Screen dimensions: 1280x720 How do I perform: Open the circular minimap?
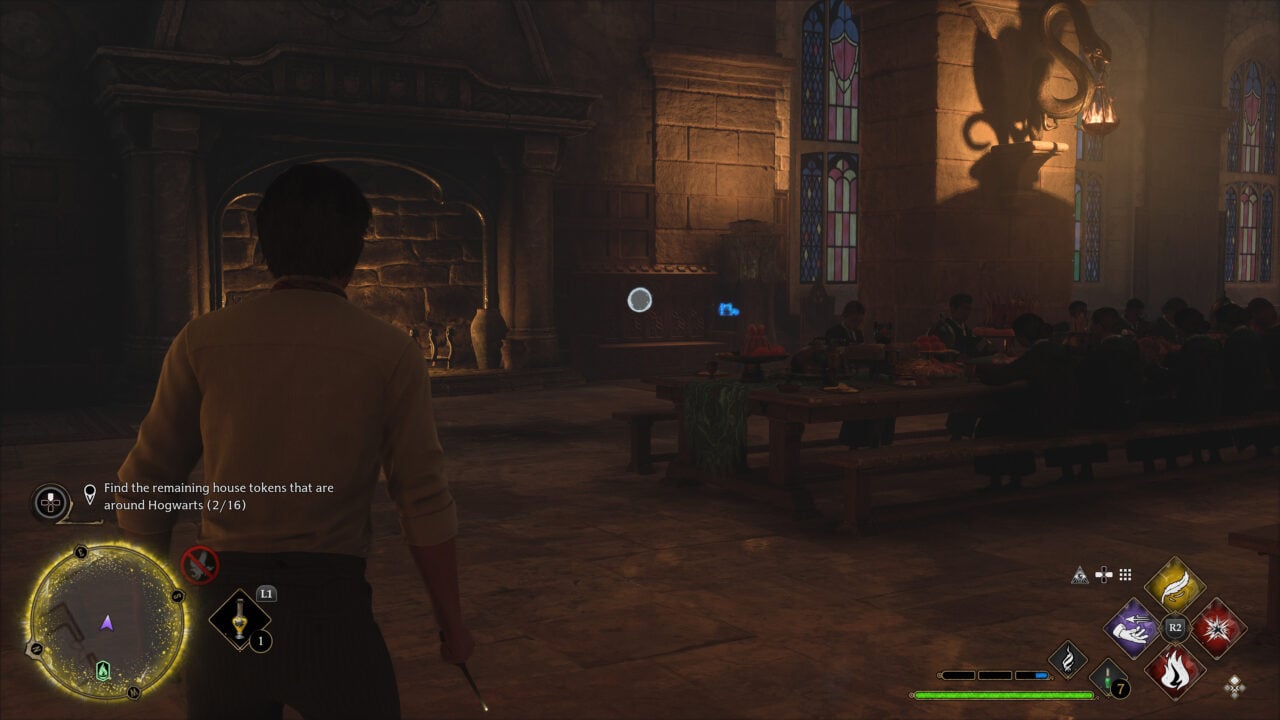[x=106, y=622]
